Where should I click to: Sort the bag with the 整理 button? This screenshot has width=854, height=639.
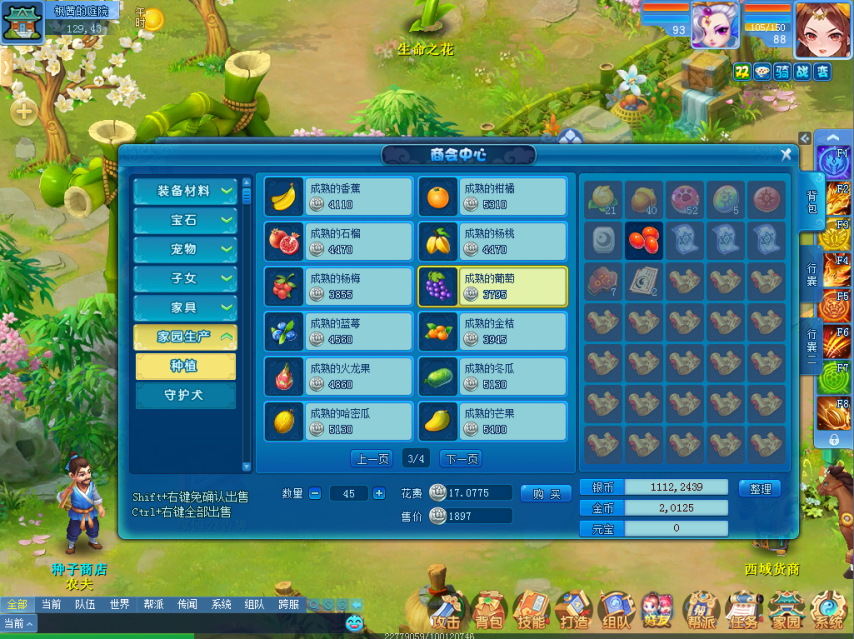click(x=759, y=489)
